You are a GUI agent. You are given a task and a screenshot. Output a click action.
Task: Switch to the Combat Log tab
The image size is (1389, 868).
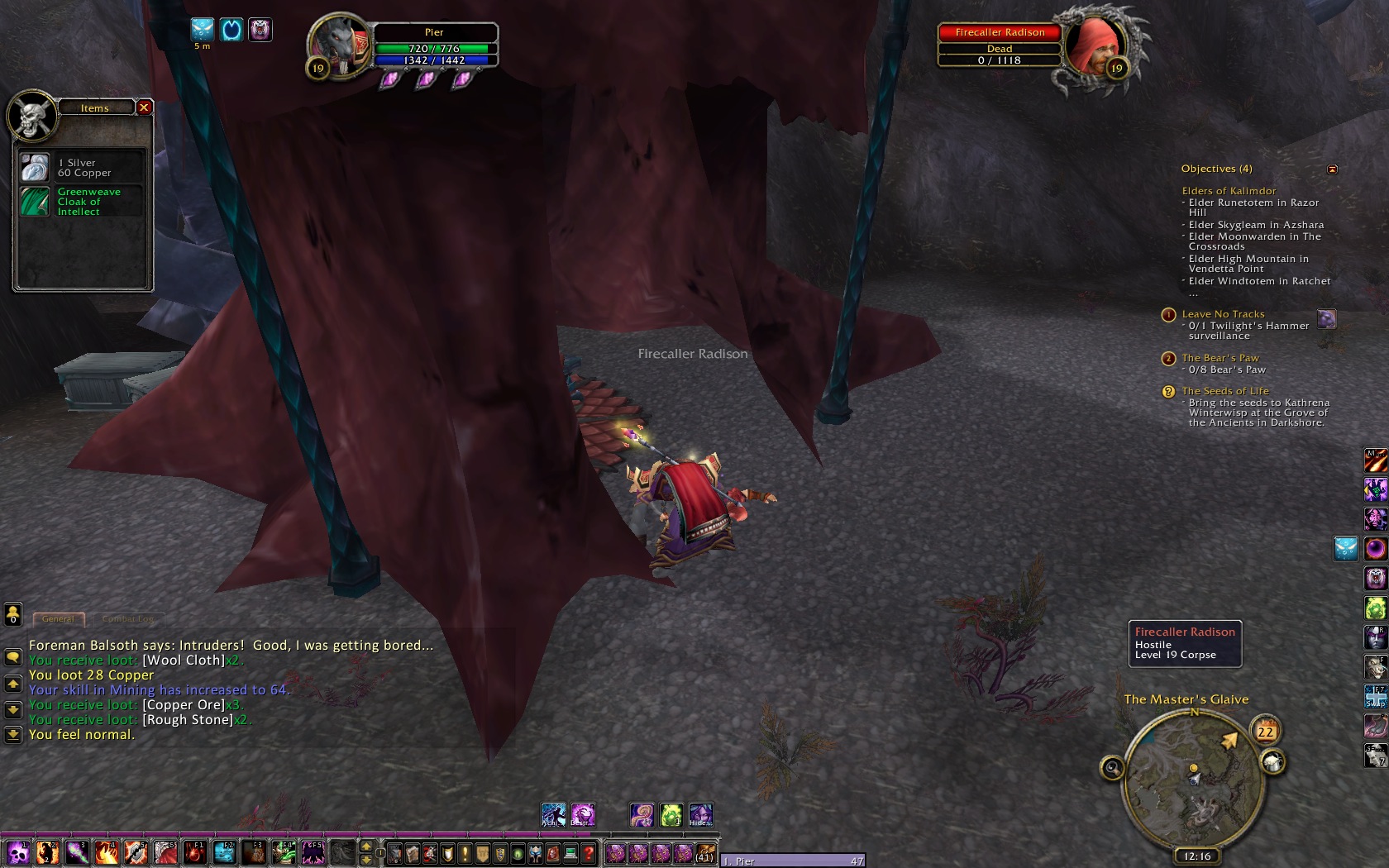(127, 618)
